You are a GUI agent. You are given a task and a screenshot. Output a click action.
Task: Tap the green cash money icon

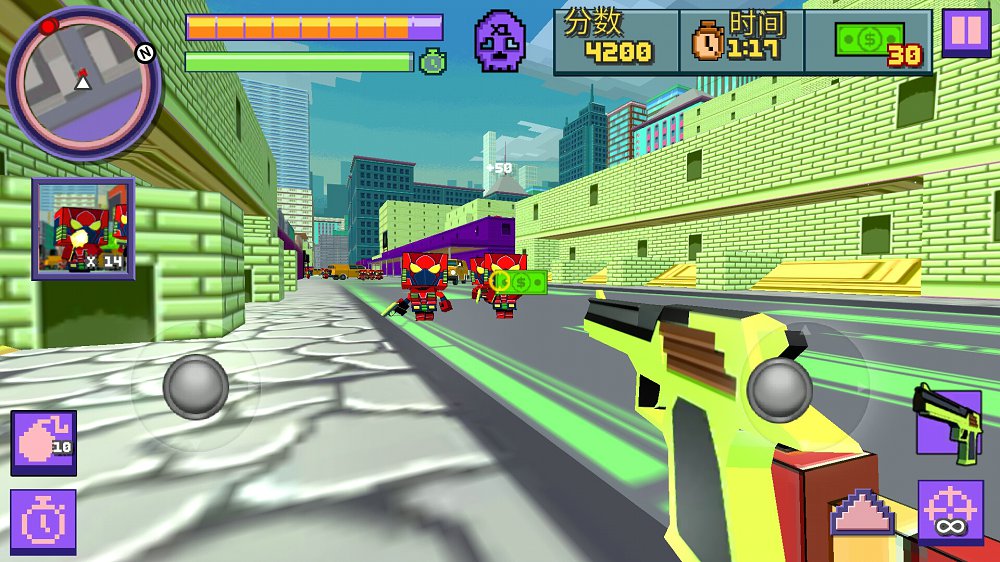pos(868,41)
